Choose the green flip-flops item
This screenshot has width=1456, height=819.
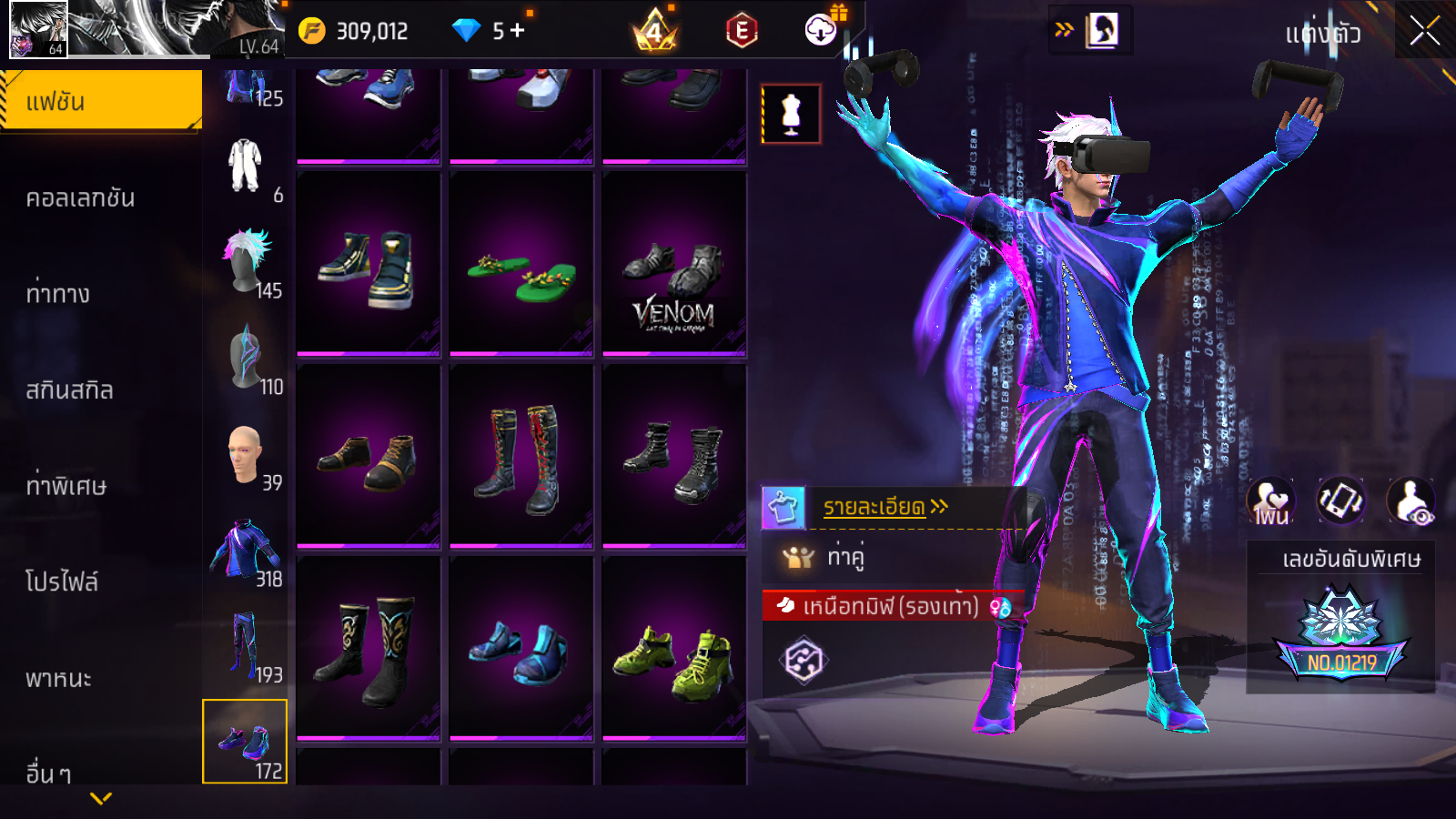[521, 264]
